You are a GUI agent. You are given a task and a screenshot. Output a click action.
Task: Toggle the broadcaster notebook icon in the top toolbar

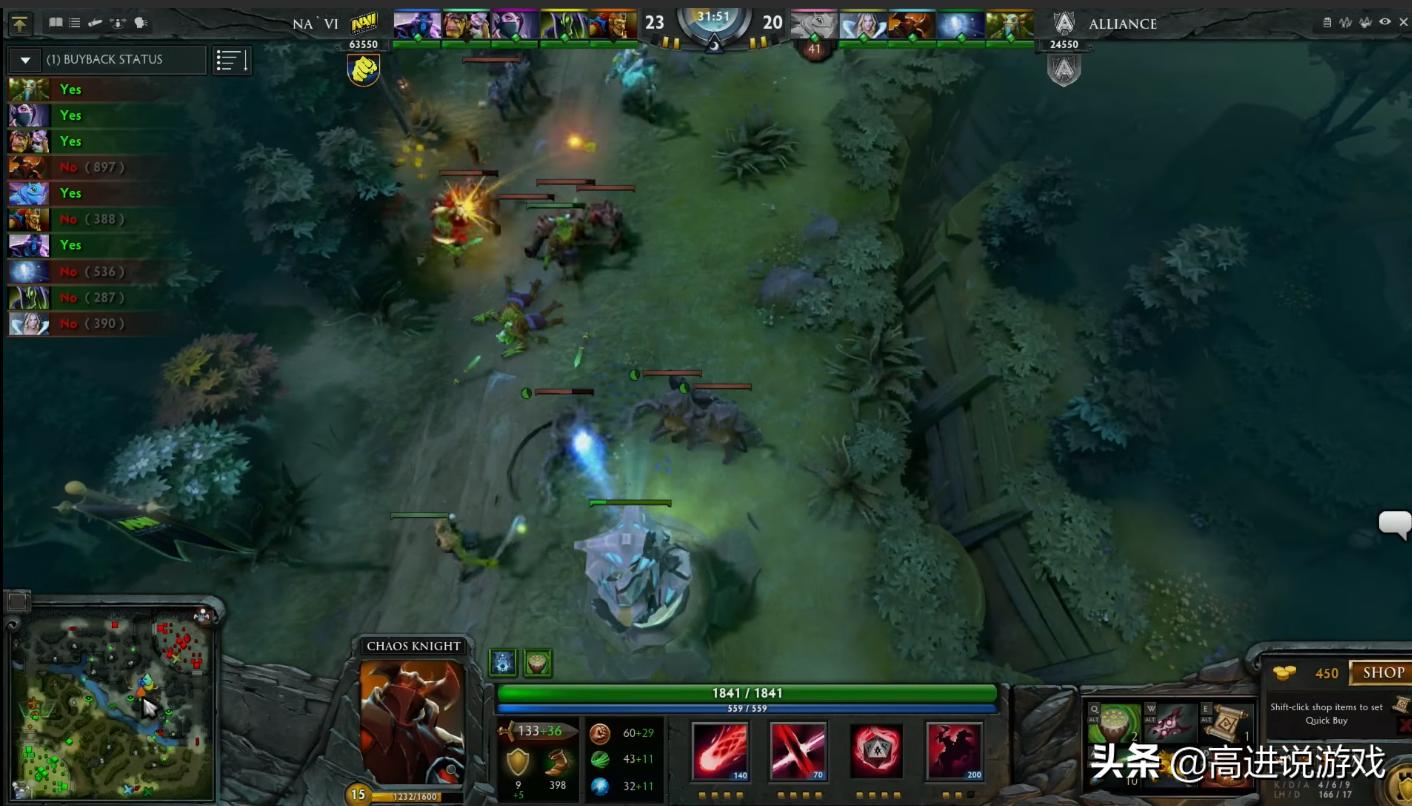[x=56, y=22]
